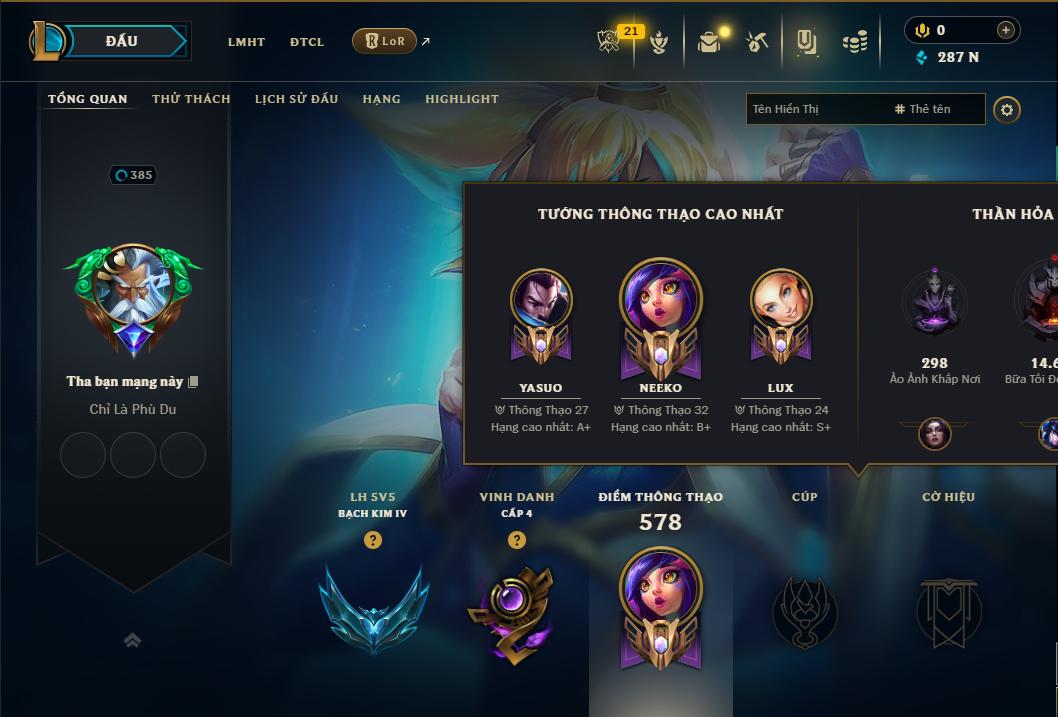
Task: View the HIGHLIGHT tab
Action: (x=461, y=99)
